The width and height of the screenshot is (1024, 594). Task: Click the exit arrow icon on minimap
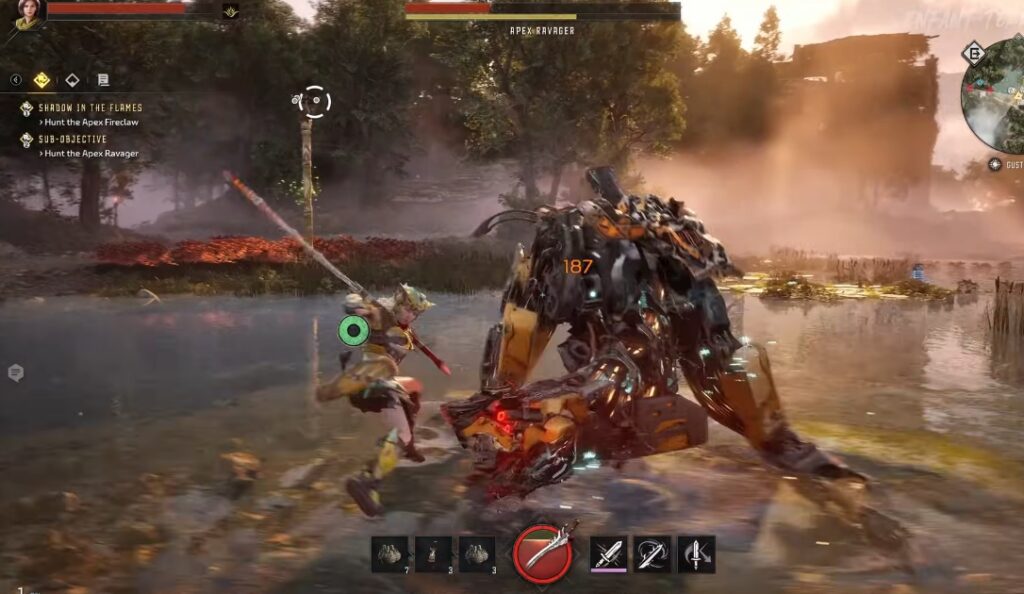pos(973,53)
